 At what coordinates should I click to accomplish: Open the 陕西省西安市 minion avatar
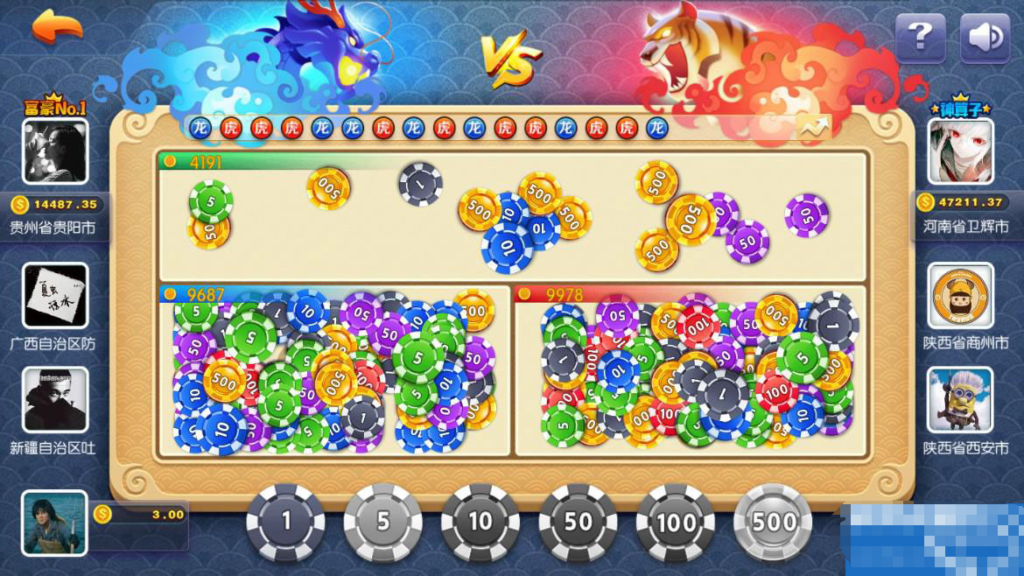coord(961,399)
